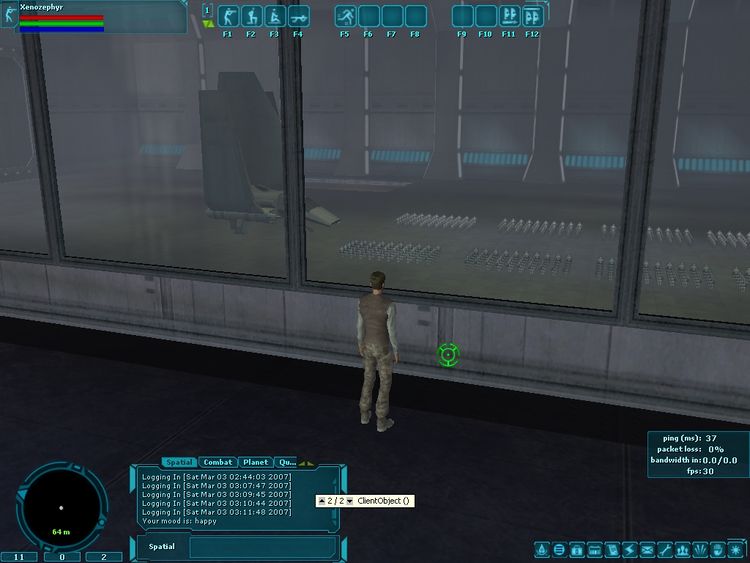Click the chat text input field
Screen dimensions: 750x563
coord(262,547)
